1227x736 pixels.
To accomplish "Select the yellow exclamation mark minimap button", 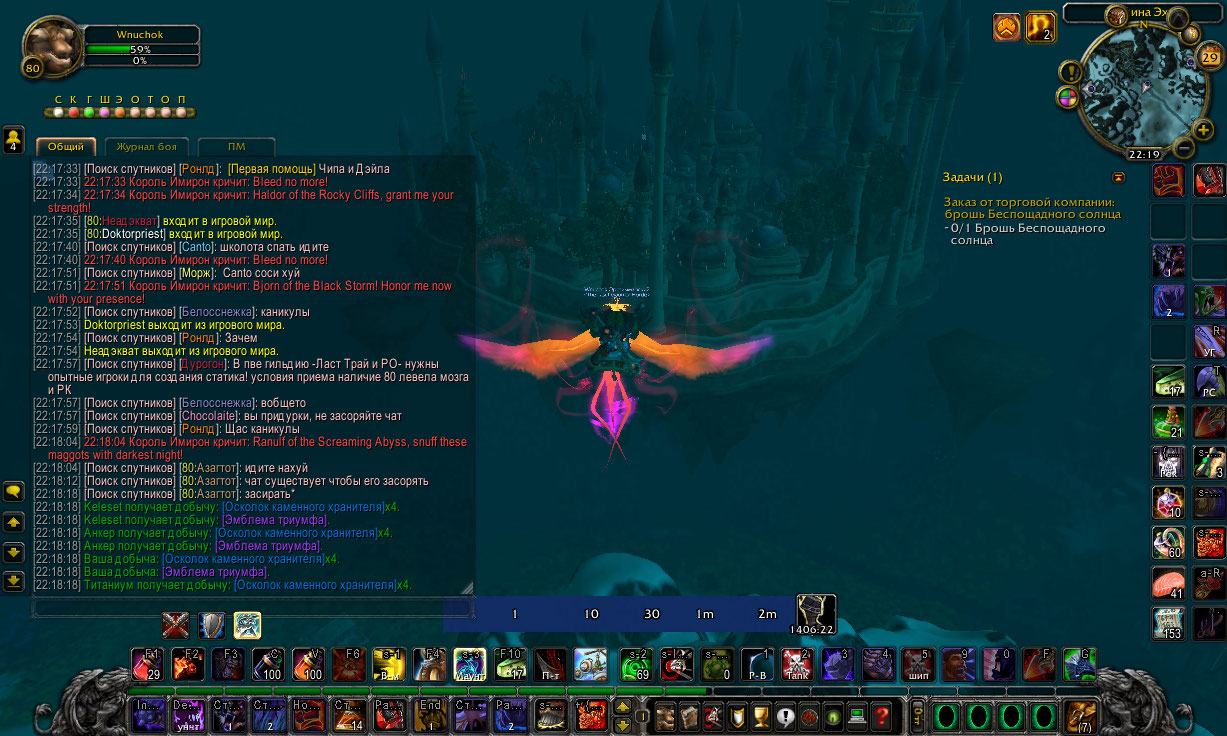I will (x=1071, y=72).
